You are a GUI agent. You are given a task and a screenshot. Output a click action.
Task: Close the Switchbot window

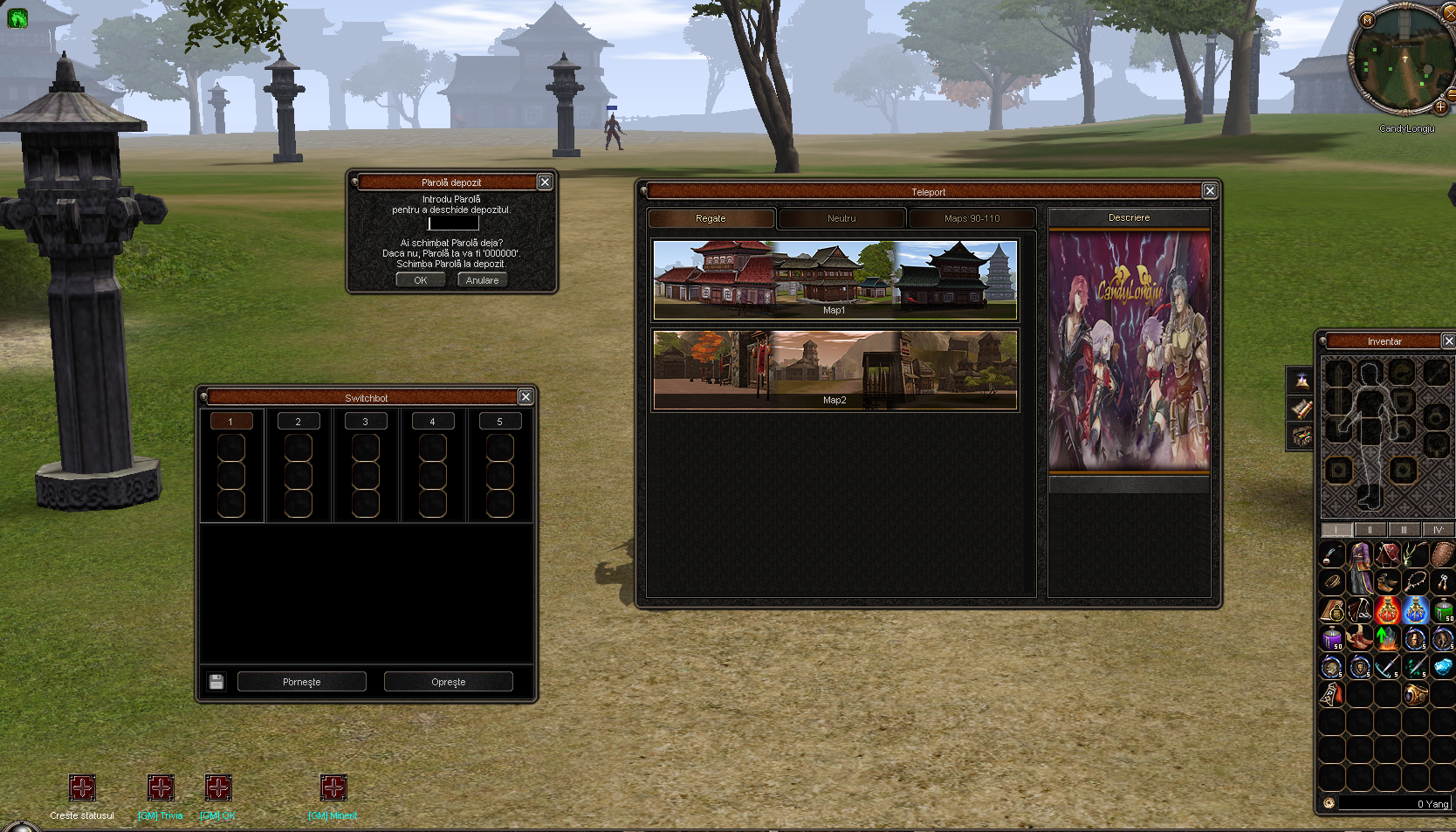point(525,397)
